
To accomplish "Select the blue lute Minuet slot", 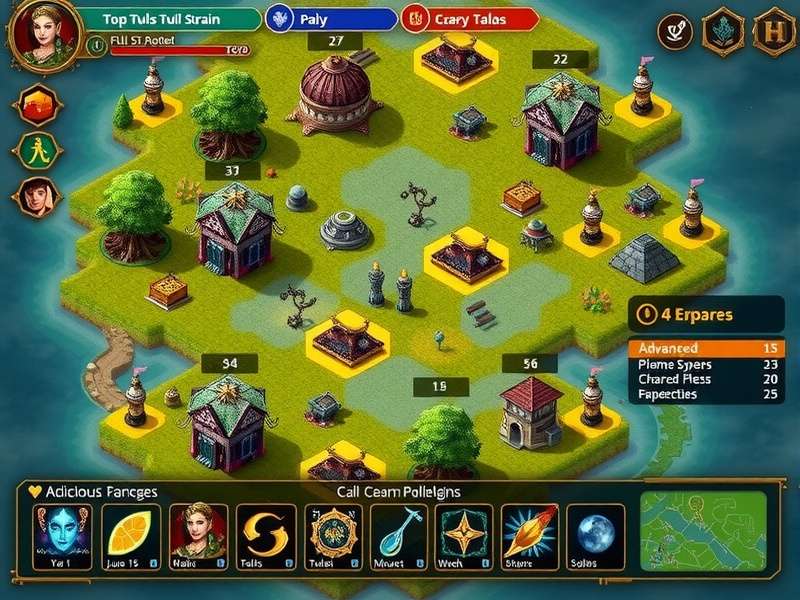I will [399, 536].
